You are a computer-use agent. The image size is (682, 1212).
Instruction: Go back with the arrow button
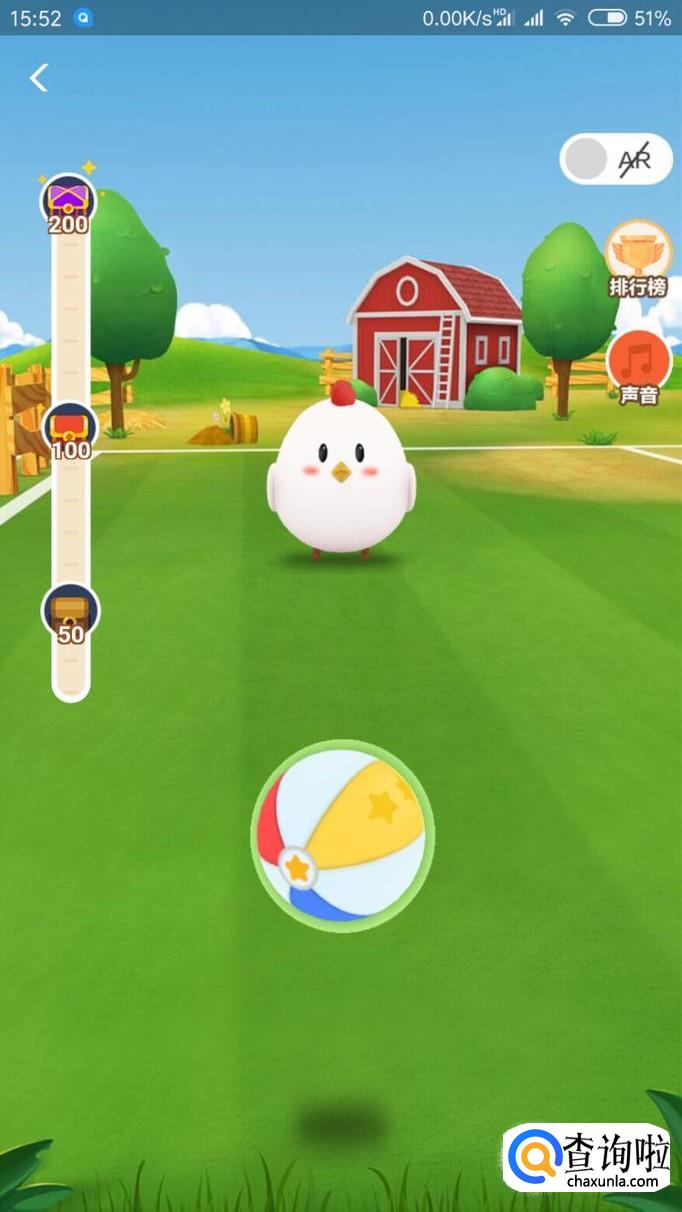coord(39,78)
